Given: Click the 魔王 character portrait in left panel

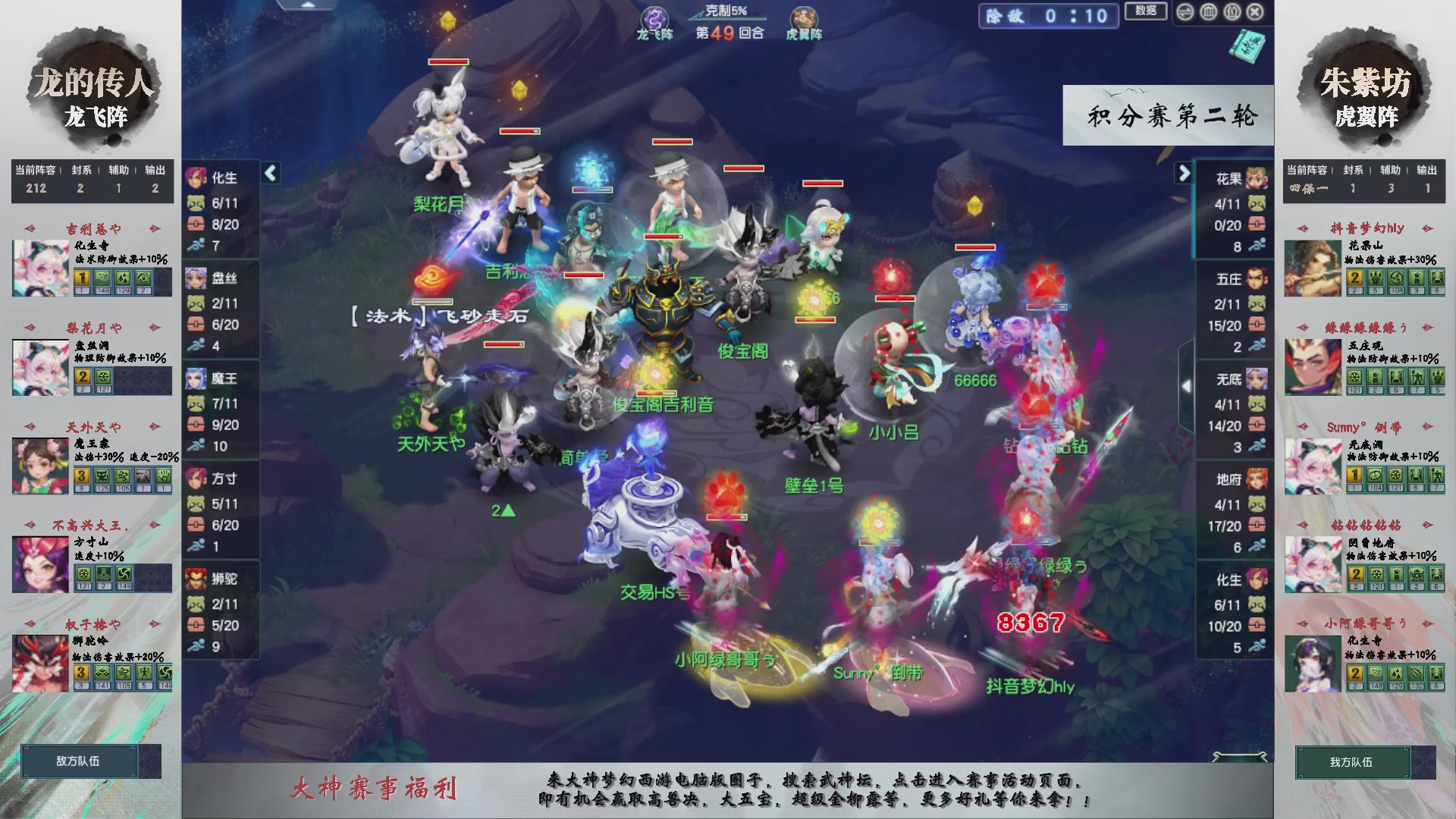Looking at the screenshot, I should (x=196, y=377).
